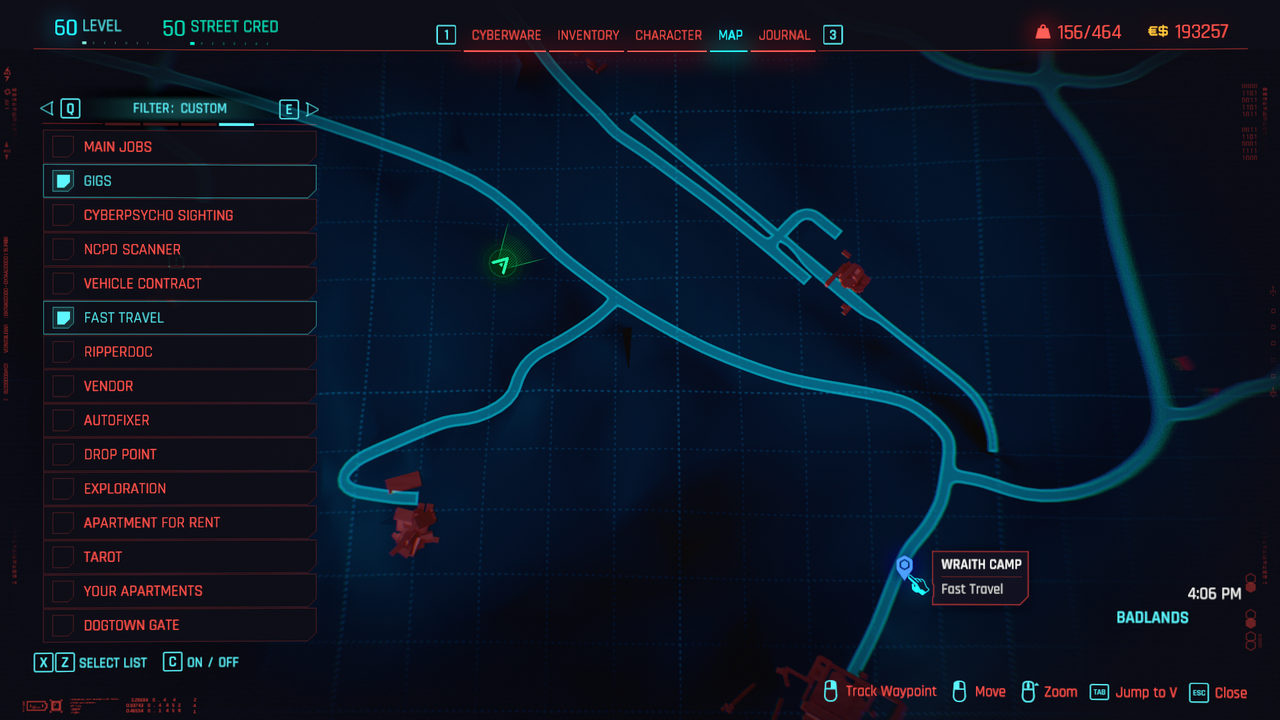
Task: Select the Map tab
Action: [730, 35]
